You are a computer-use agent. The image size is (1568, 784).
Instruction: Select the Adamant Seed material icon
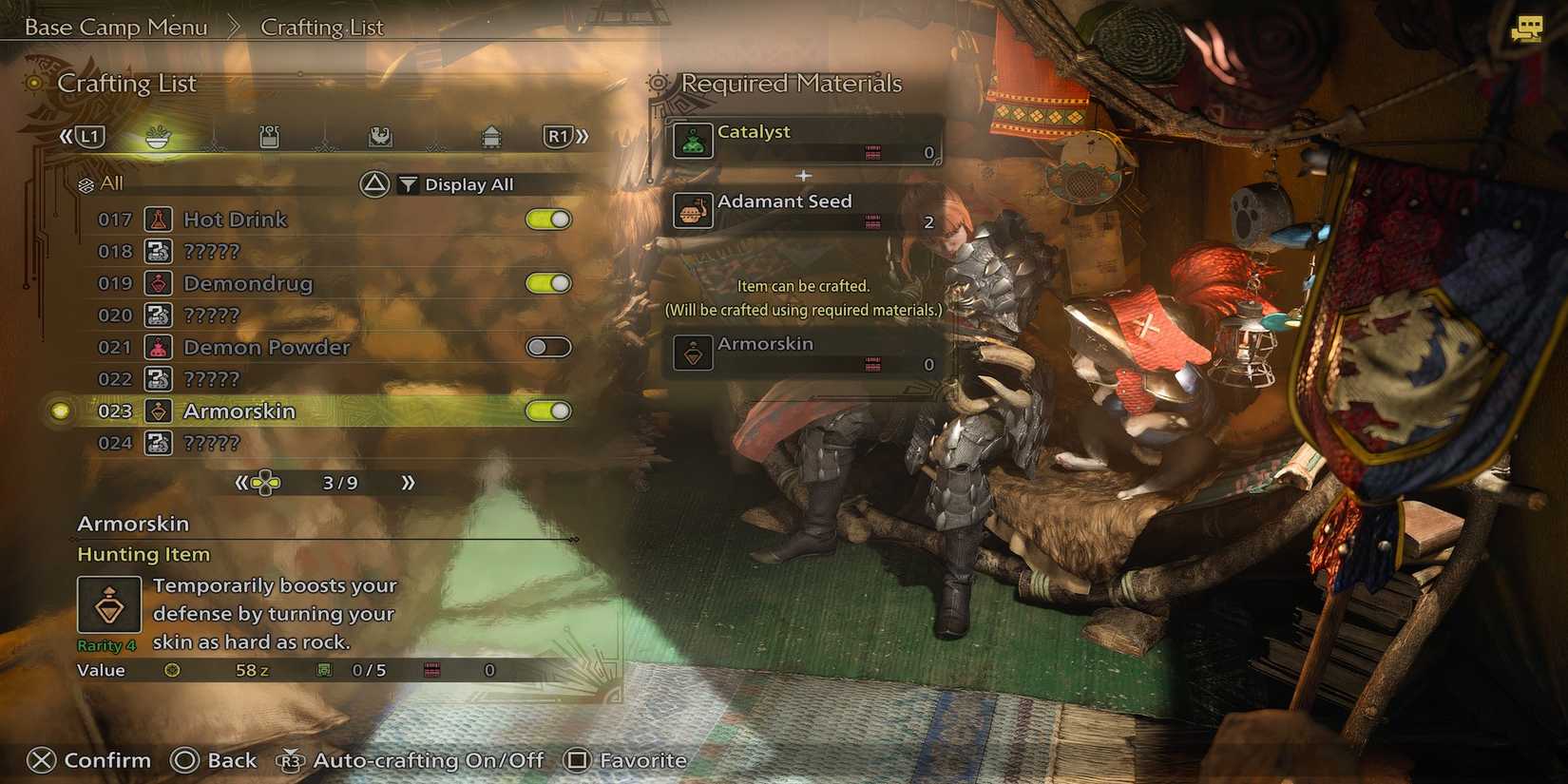693,211
